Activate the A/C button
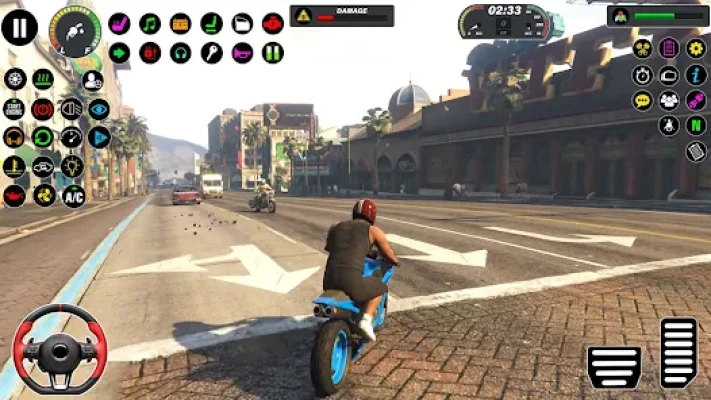 coord(73,195)
